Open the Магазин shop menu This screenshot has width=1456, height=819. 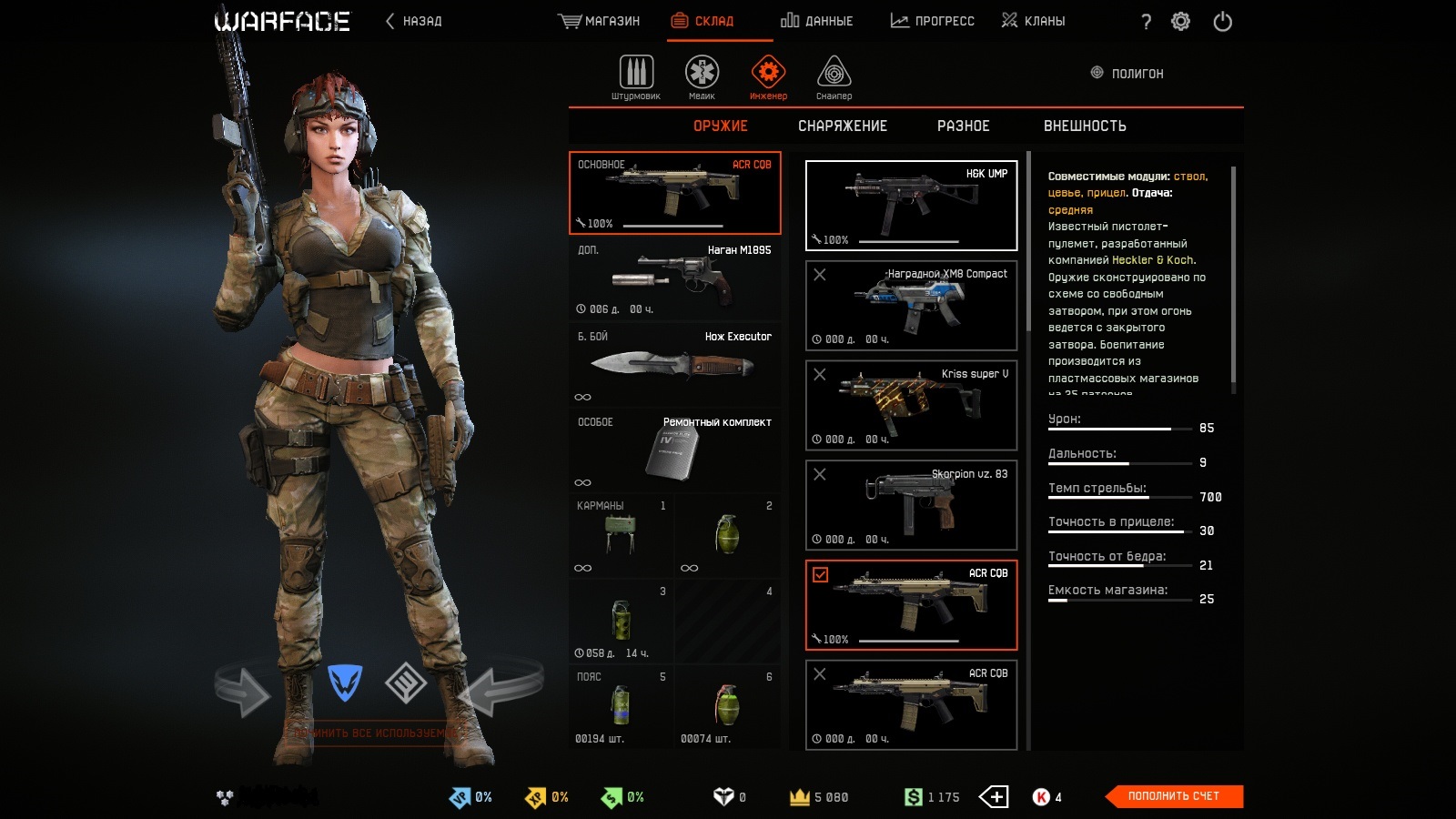click(x=599, y=21)
